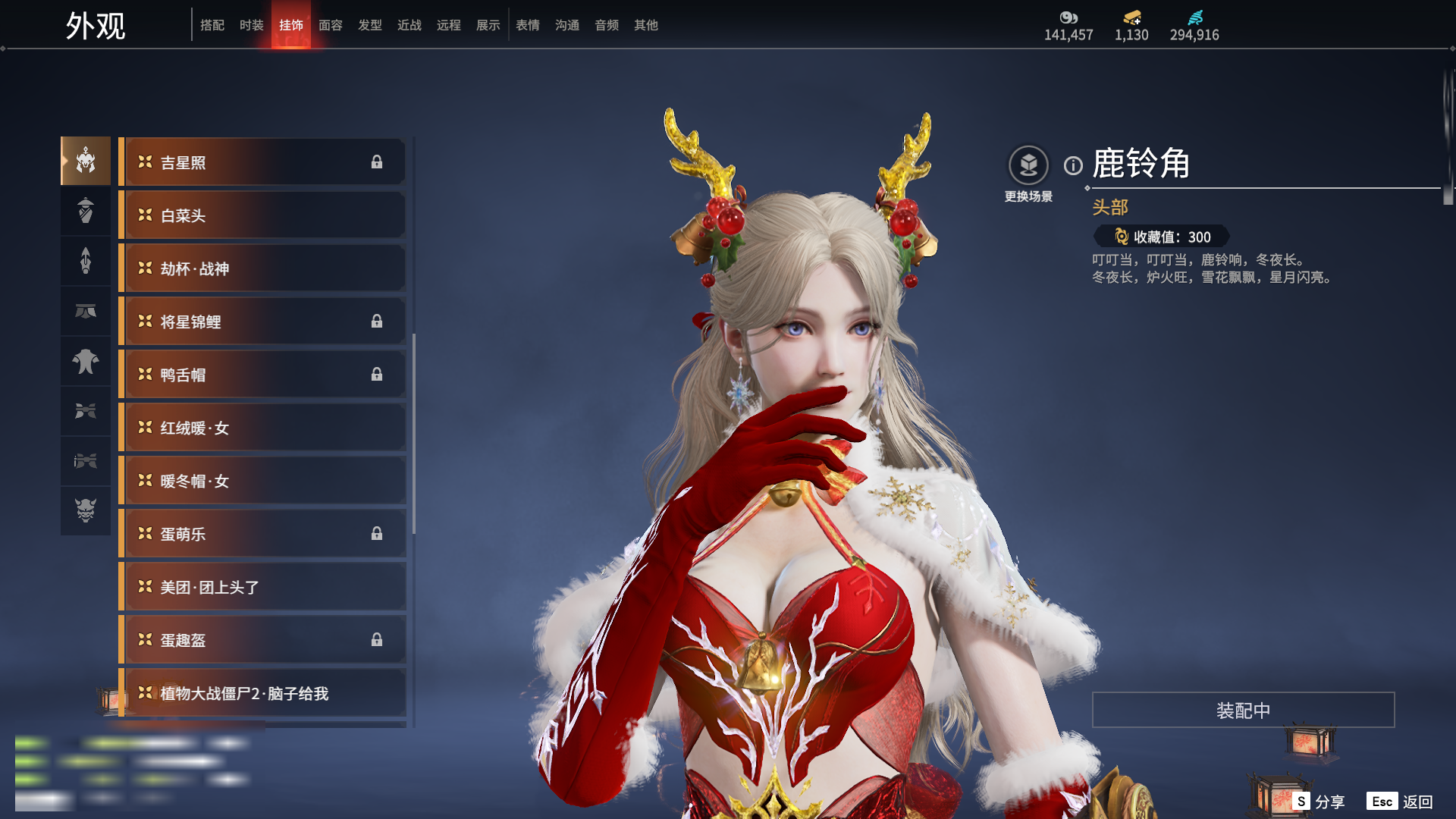Select the oni mask category icon
The width and height of the screenshot is (1456, 819).
86,510
